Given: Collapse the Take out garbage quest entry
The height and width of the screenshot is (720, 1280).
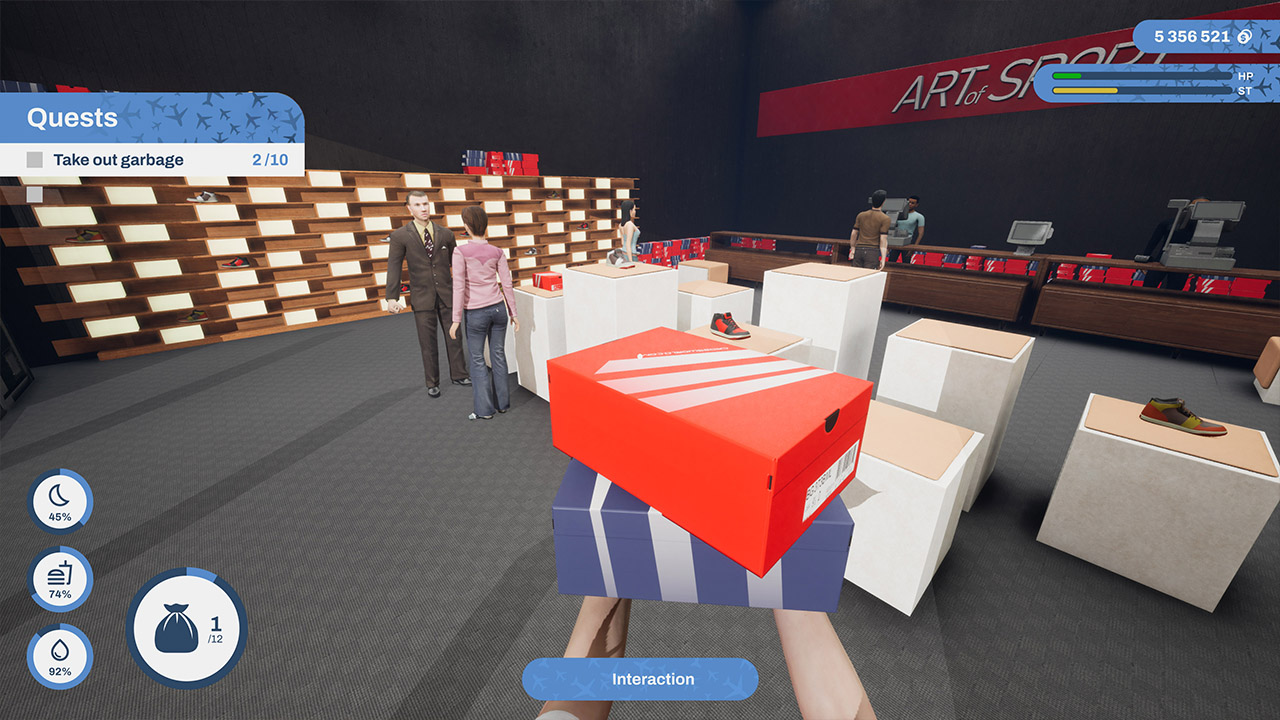Looking at the screenshot, I should [x=120, y=159].
